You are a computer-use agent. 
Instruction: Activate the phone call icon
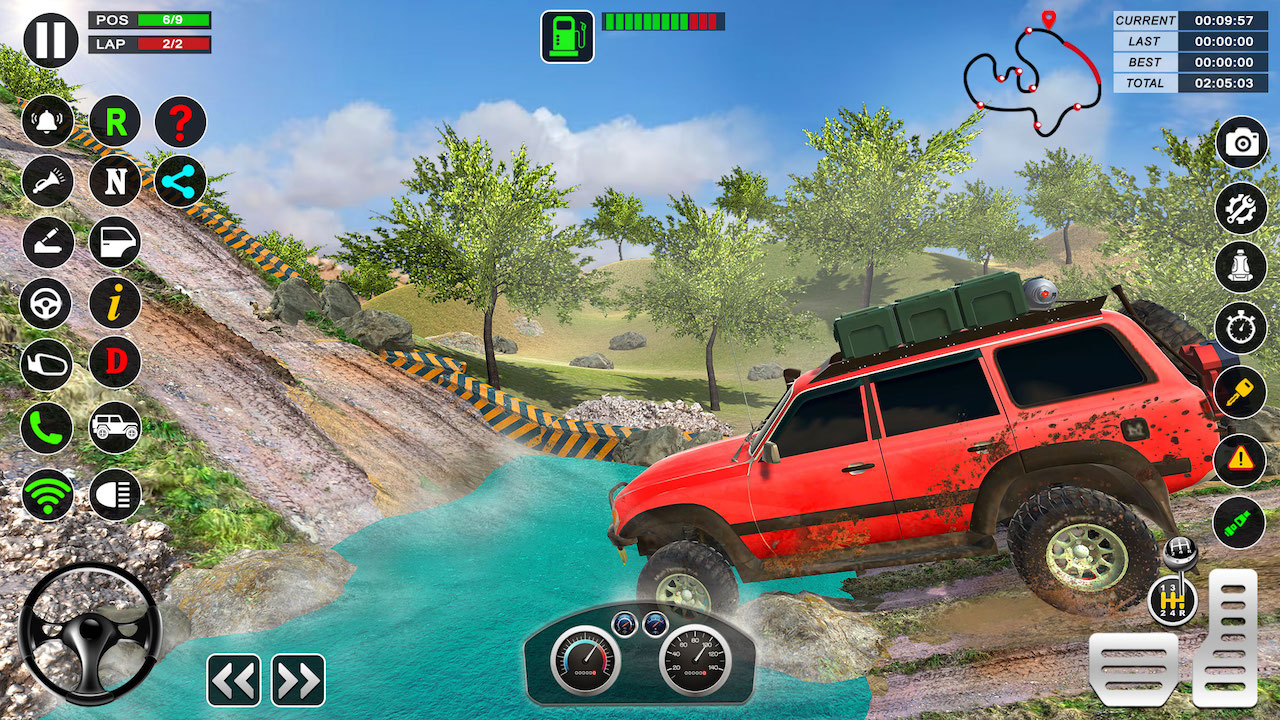point(46,429)
